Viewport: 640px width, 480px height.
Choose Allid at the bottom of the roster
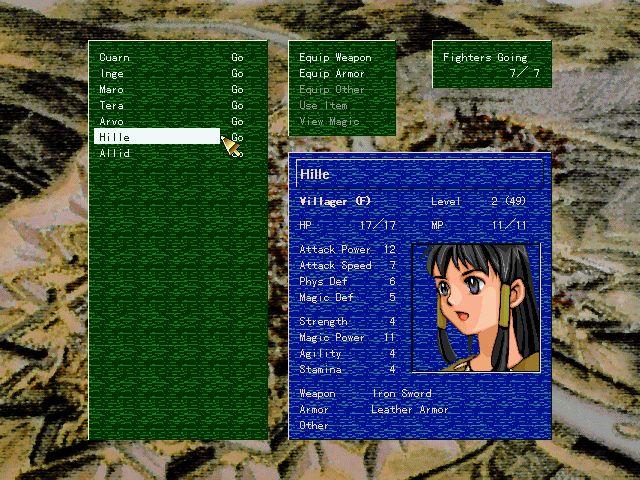(x=115, y=153)
